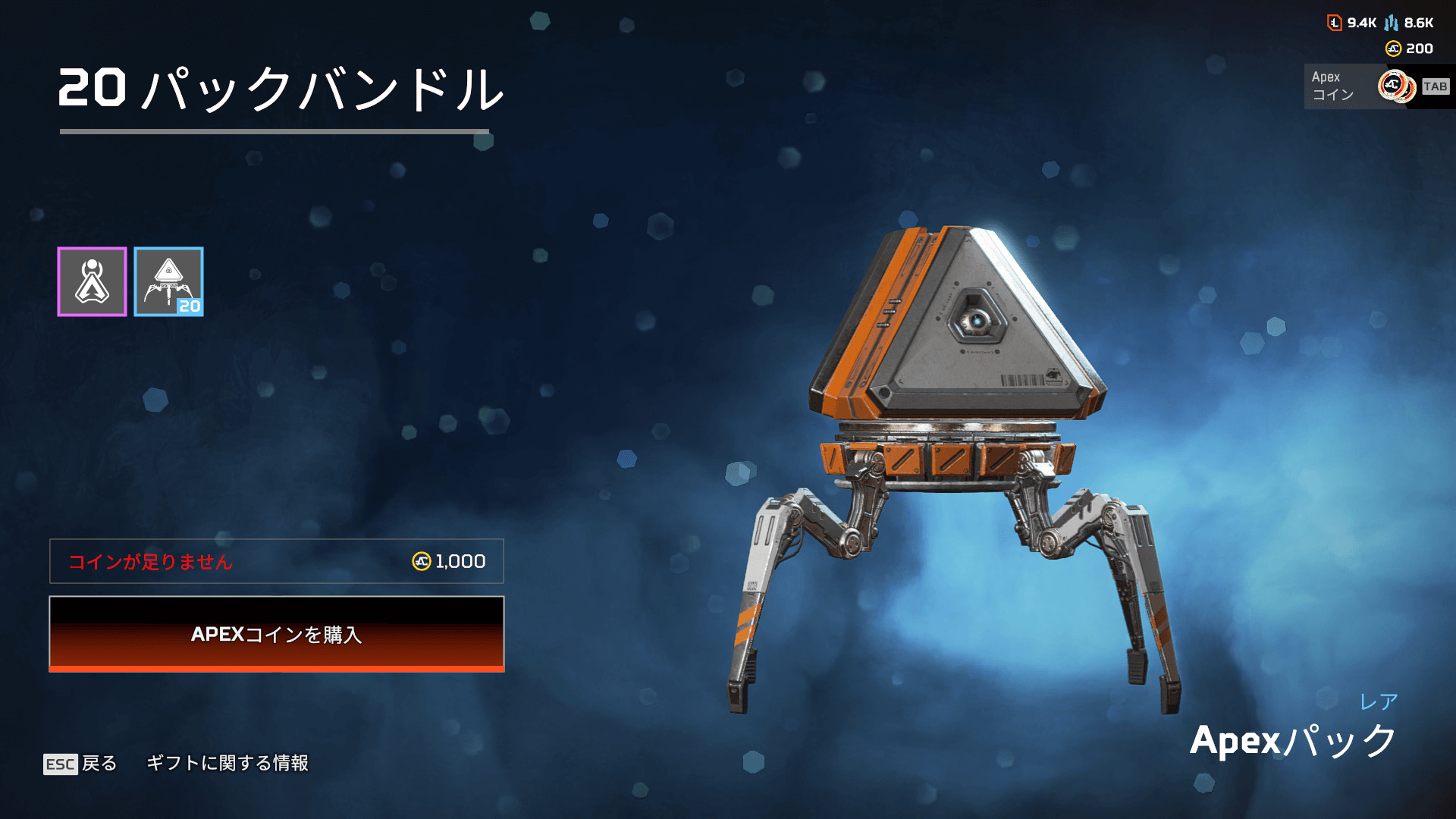1456x819 pixels.
Task: Click the APEXコインを購入 button
Action: pos(277,634)
